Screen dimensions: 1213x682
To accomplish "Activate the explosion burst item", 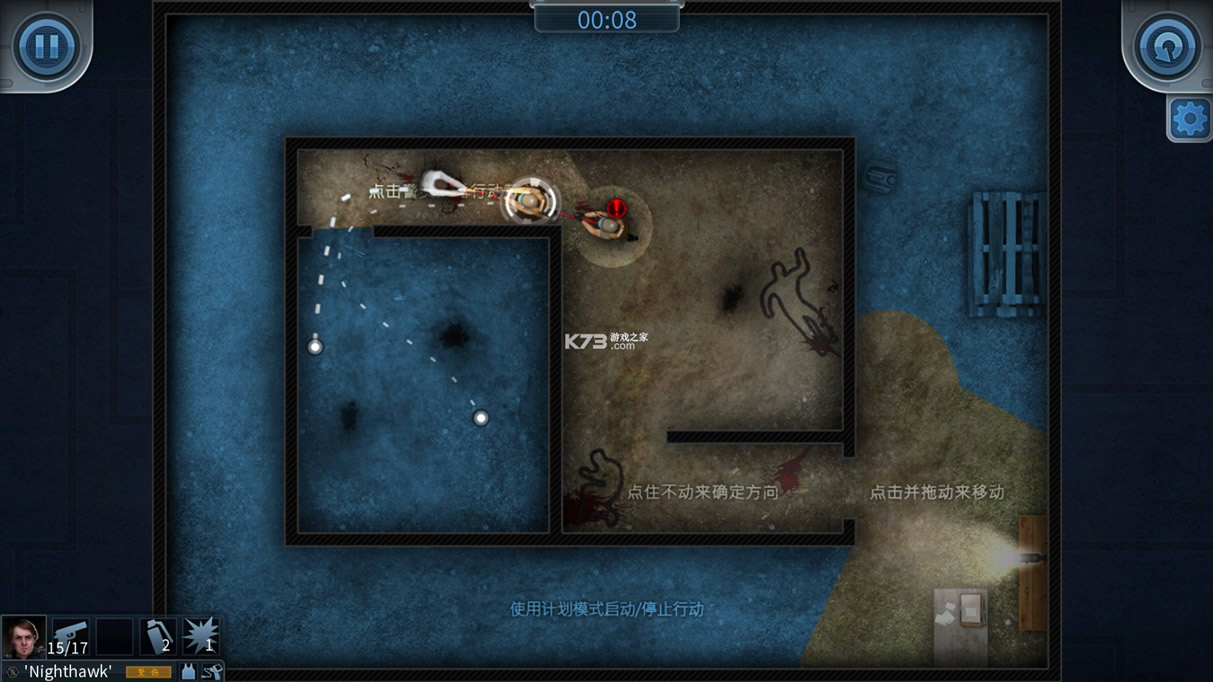I will click(200, 637).
